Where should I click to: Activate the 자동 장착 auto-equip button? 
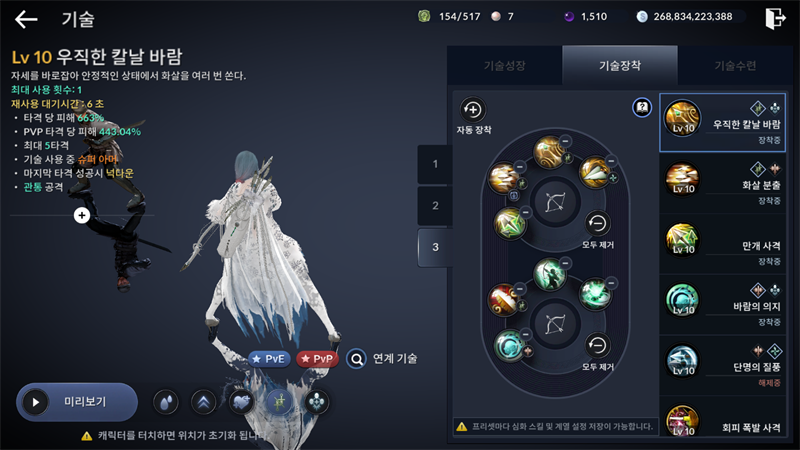[472, 112]
